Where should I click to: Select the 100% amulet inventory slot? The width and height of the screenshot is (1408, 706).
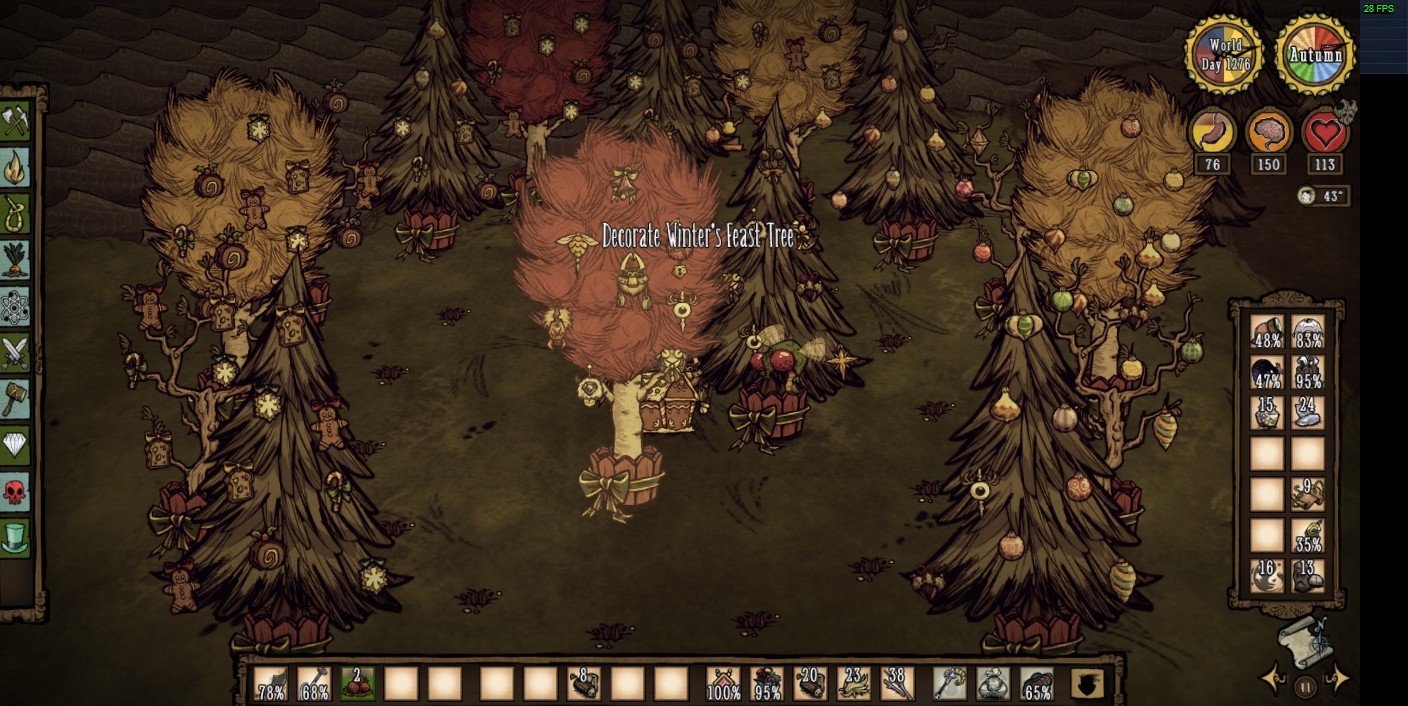click(723, 684)
